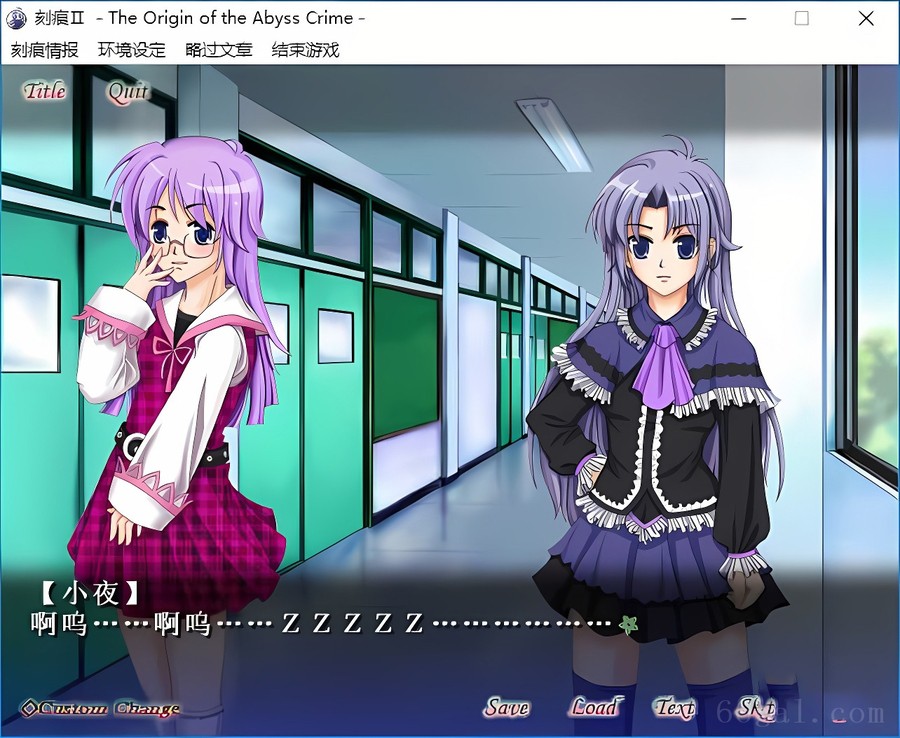This screenshot has height=738, width=900.
Task: Click the Custom Change option
Action: 101,709
